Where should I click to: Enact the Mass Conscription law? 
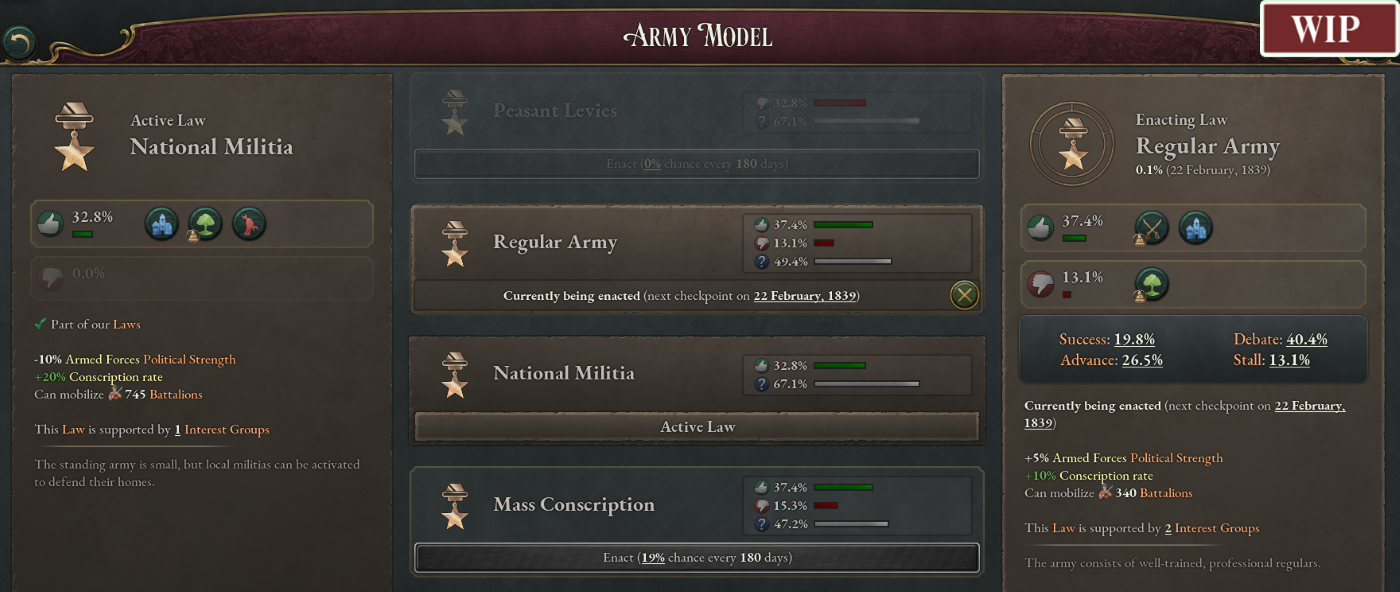[696, 558]
